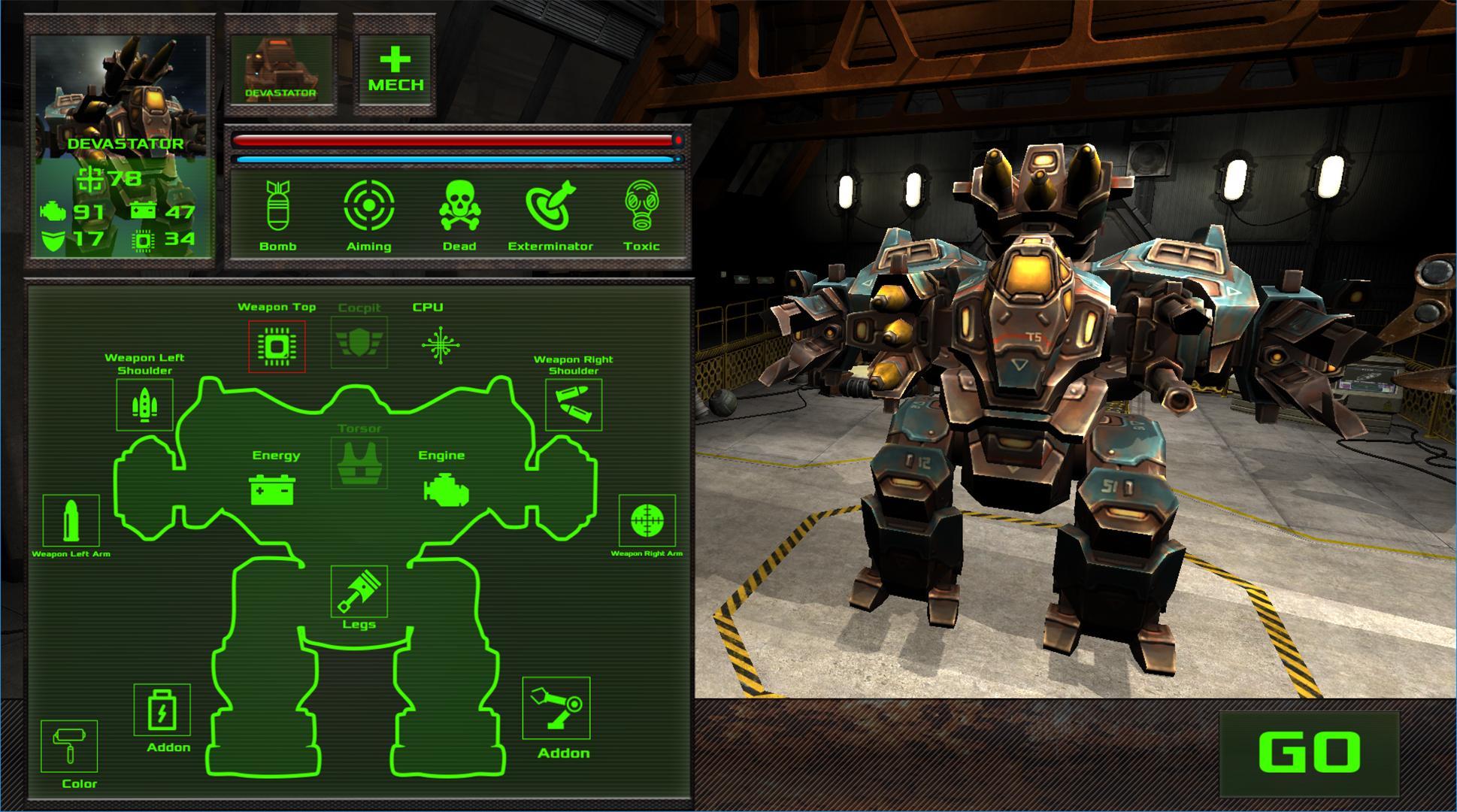Click the Cocpit shield slot
Image resolution: width=1457 pixels, height=812 pixels.
pos(360,344)
